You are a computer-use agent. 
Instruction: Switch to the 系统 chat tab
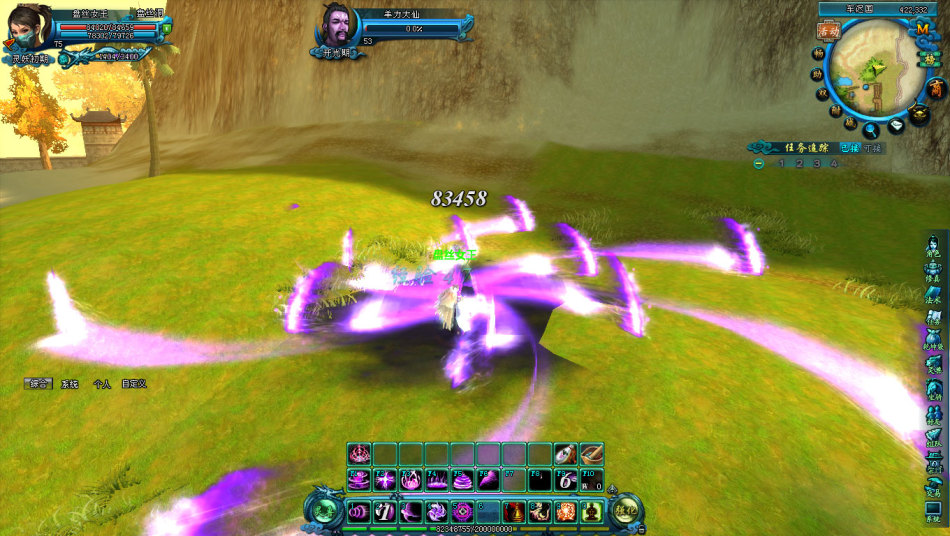(x=69, y=383)
